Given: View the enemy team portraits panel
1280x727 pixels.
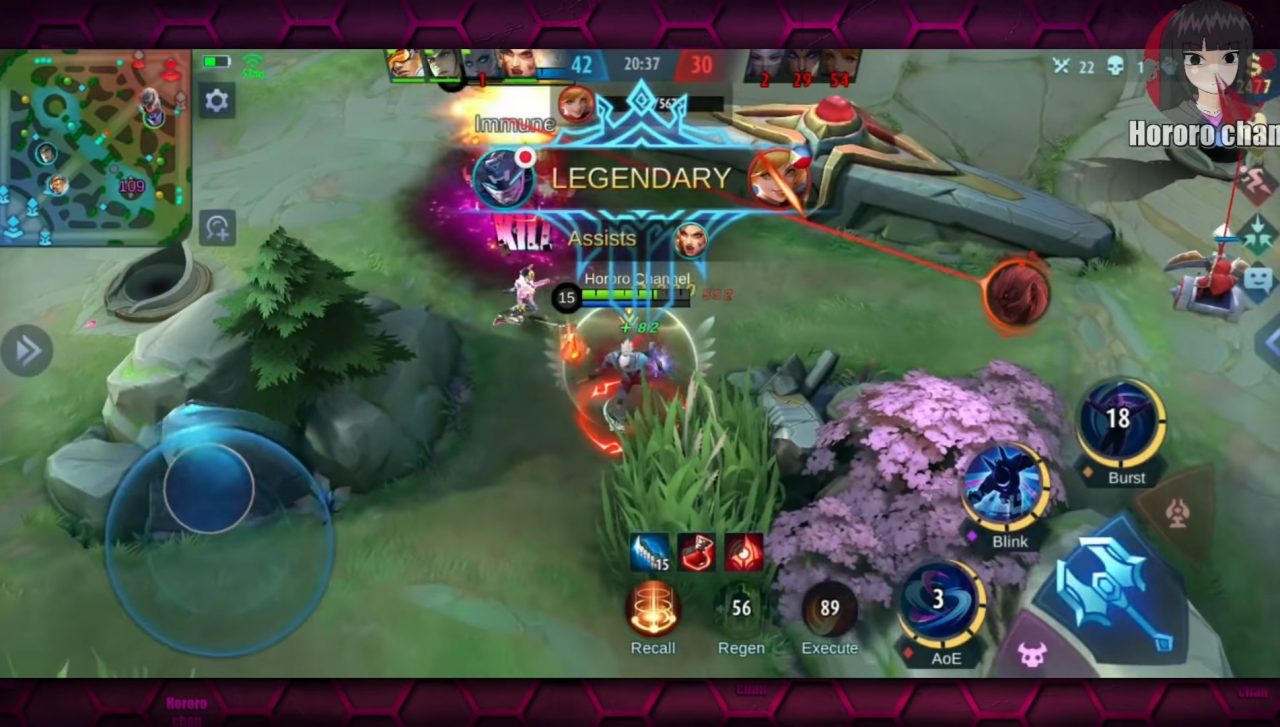Looking at the screenshot, I should point(800,63).
